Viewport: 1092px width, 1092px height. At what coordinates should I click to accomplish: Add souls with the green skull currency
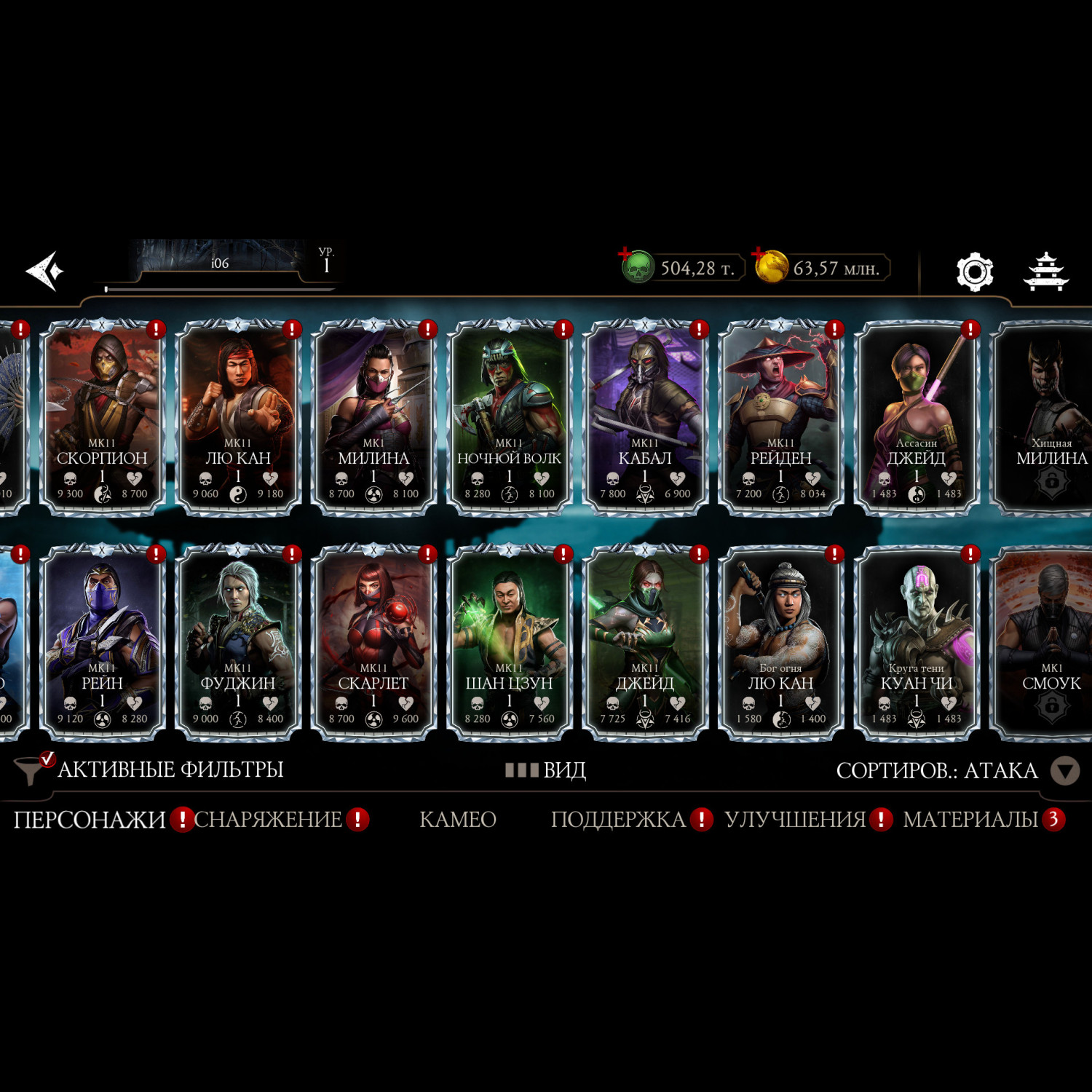[637, 267]
